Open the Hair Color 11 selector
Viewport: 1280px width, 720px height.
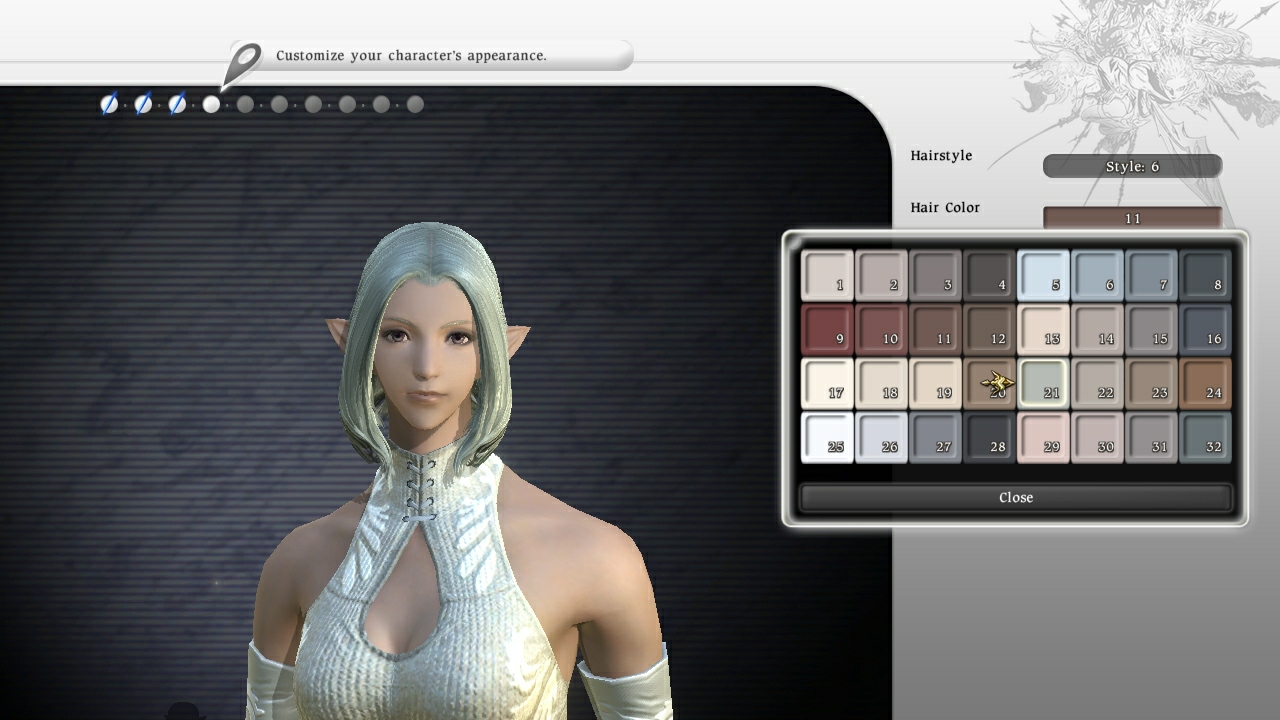point(1131,217)
